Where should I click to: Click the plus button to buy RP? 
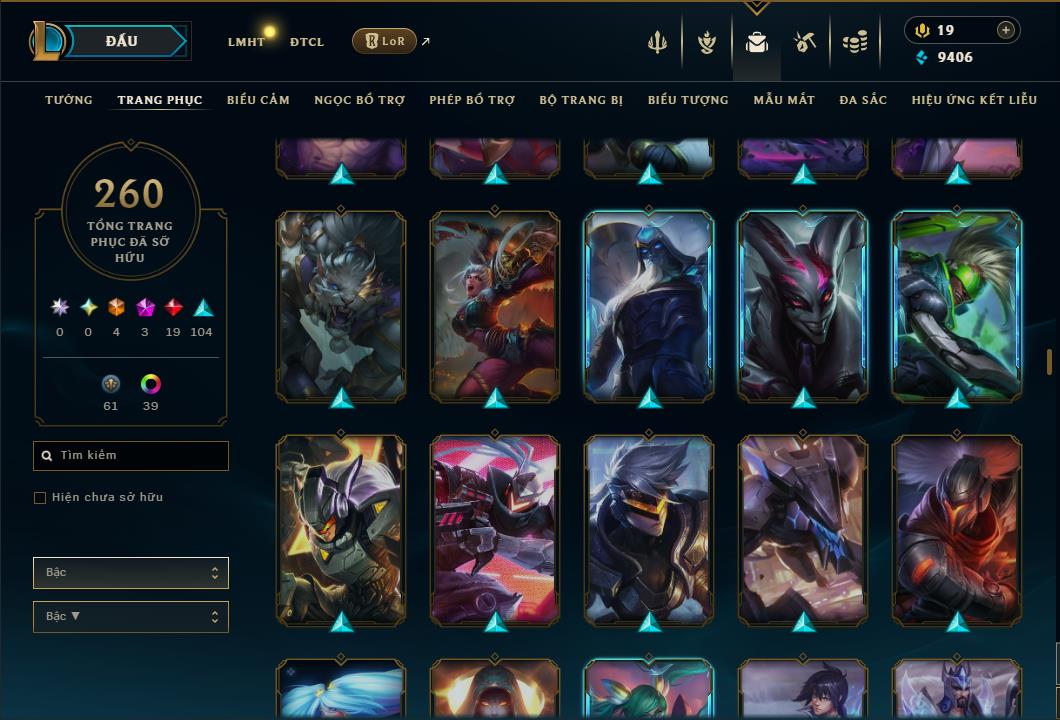click(1006, 30)
